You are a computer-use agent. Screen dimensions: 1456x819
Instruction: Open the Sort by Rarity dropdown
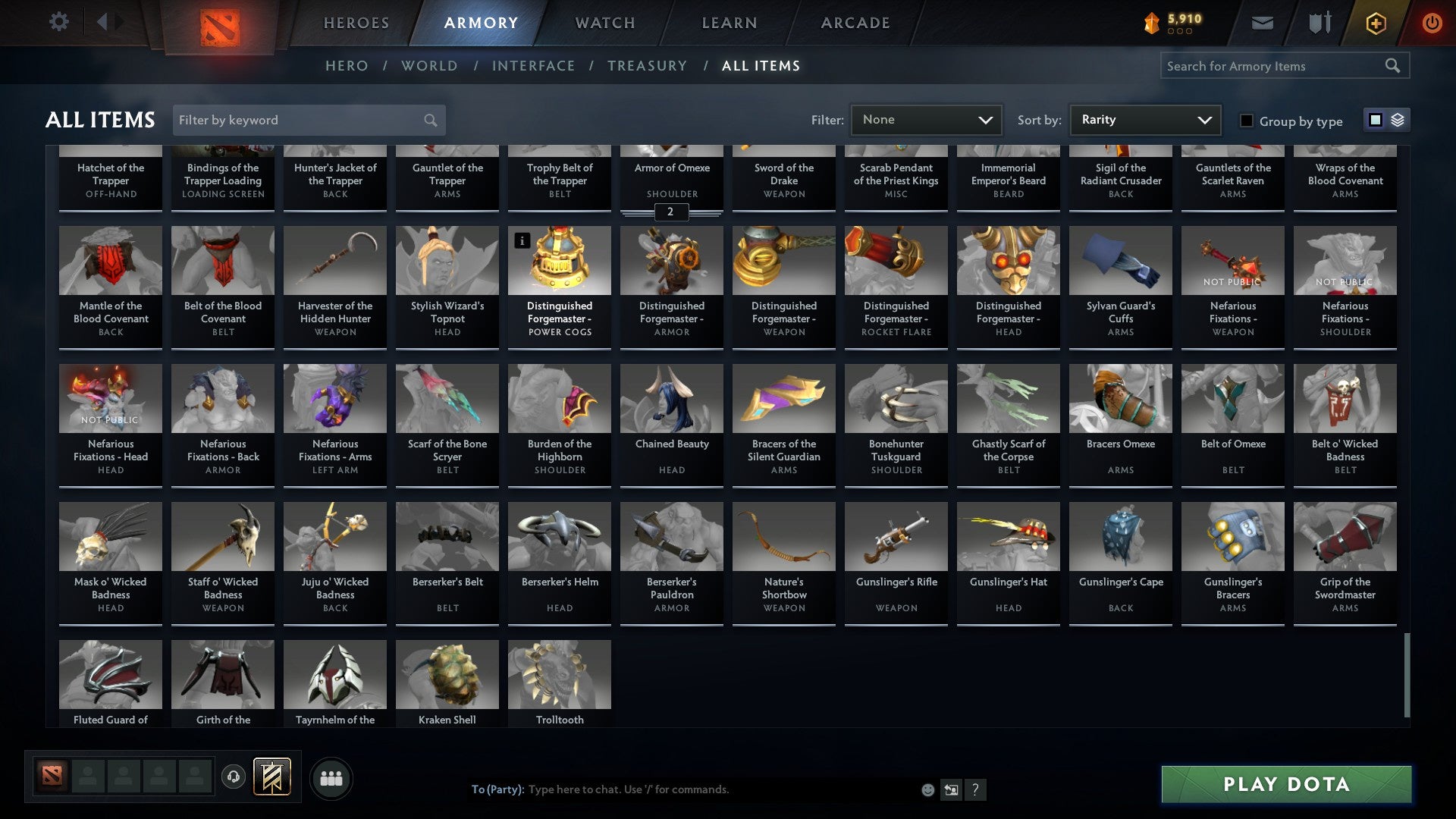(x=1144, y=119)
